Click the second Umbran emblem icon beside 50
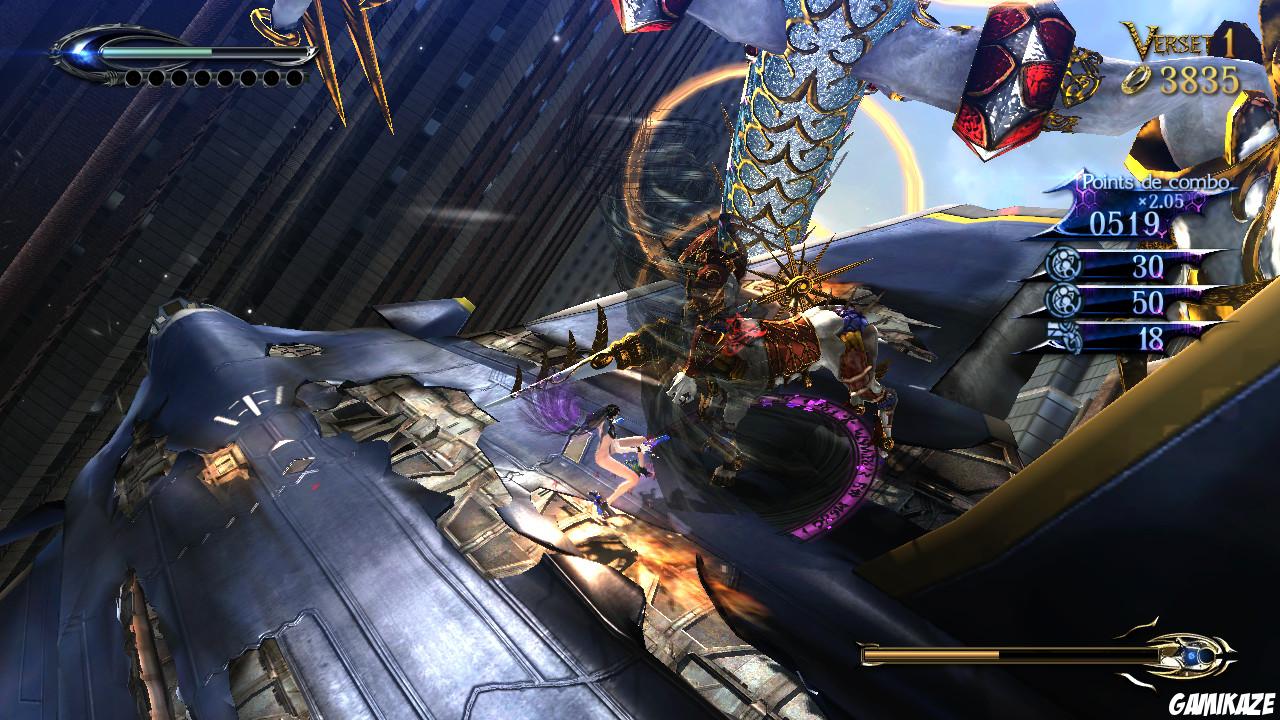1280x720 pixels. [x=1063, y=300]
